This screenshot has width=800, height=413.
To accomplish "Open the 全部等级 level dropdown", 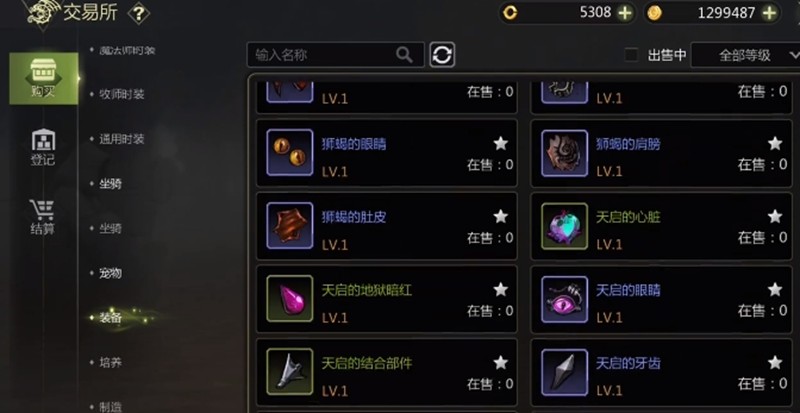I will pyautogui.click(x=745, y=55).
